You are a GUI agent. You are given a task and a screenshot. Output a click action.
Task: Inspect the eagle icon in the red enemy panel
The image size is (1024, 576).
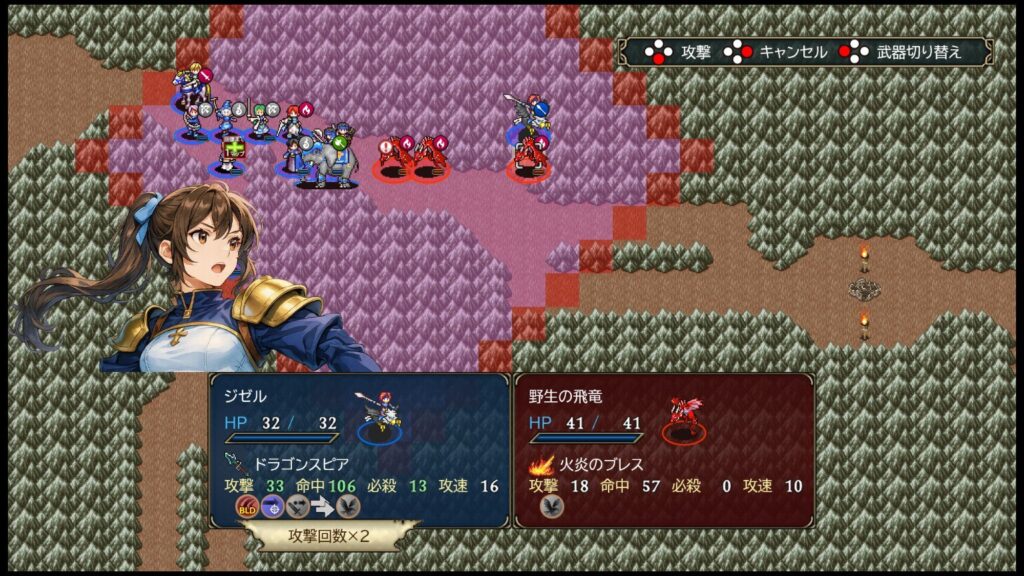[552, 507]
